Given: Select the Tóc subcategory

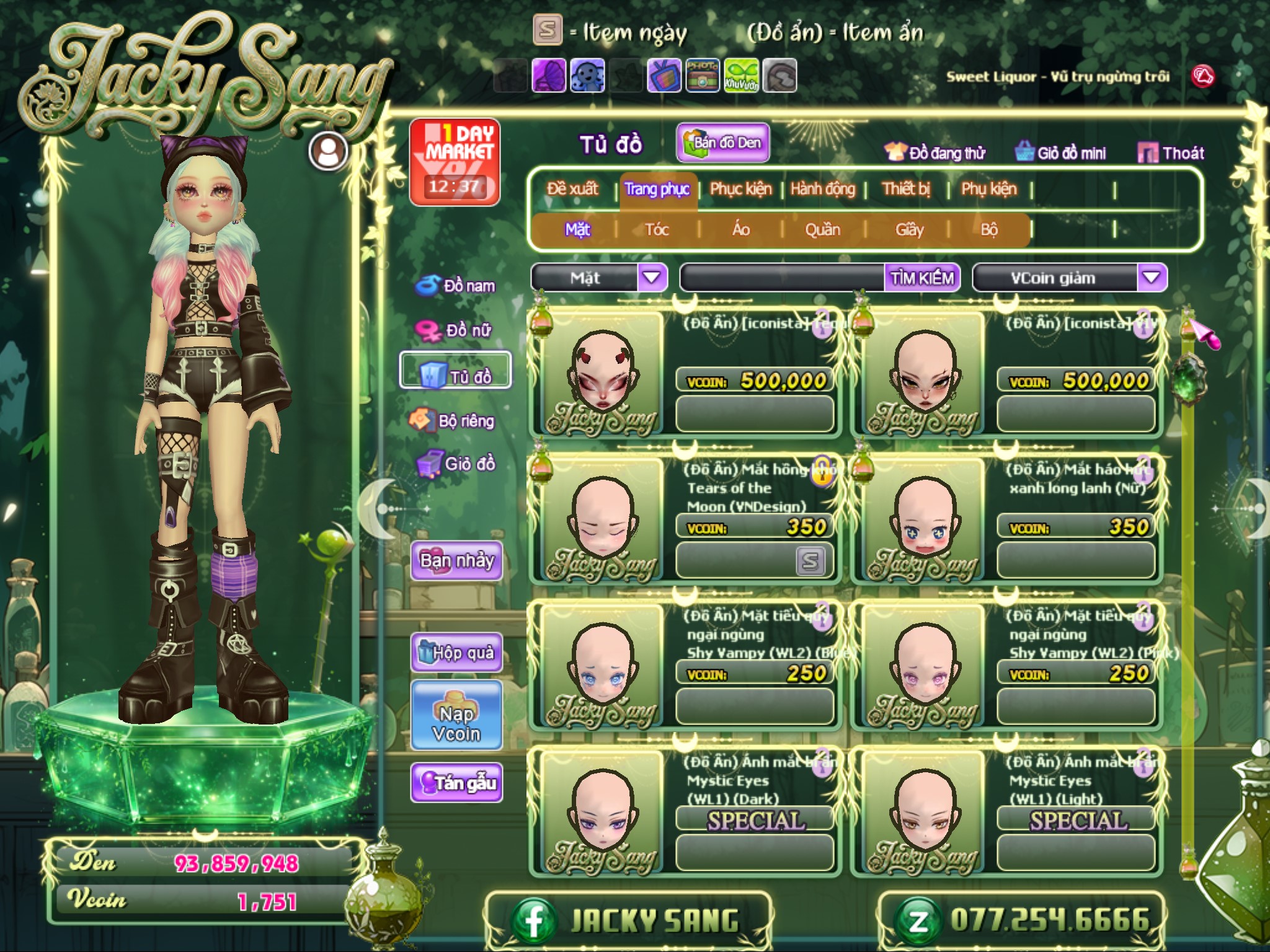Looking at the screenshot, I should coord(657,230).
